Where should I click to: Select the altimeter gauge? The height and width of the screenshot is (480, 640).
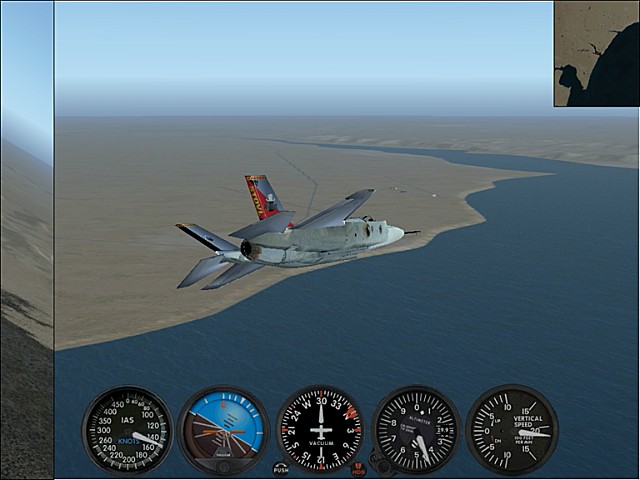pyautogui.click(x=416, y=430)
